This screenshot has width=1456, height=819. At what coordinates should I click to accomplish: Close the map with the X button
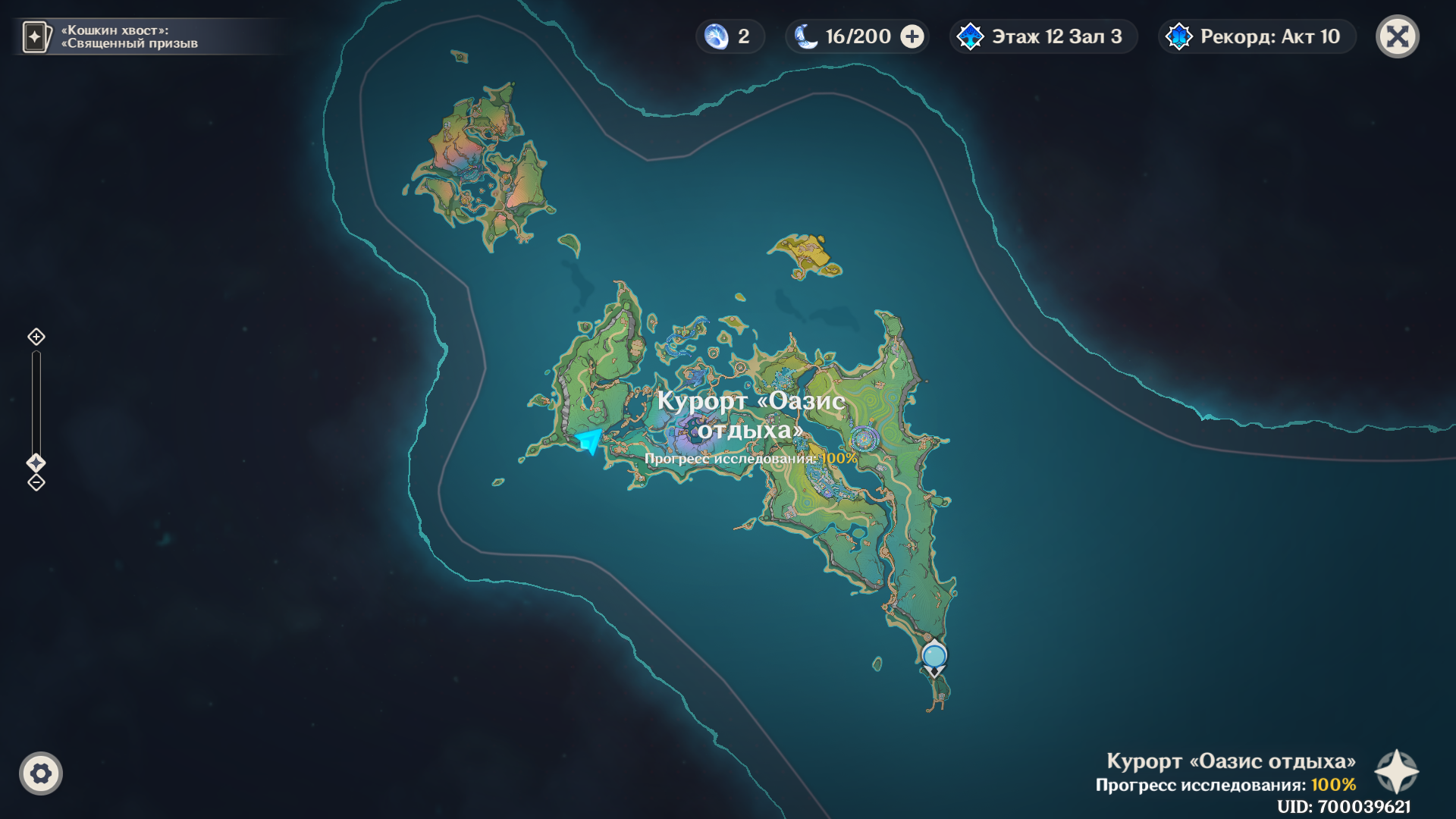click(x=1397, y=36)
